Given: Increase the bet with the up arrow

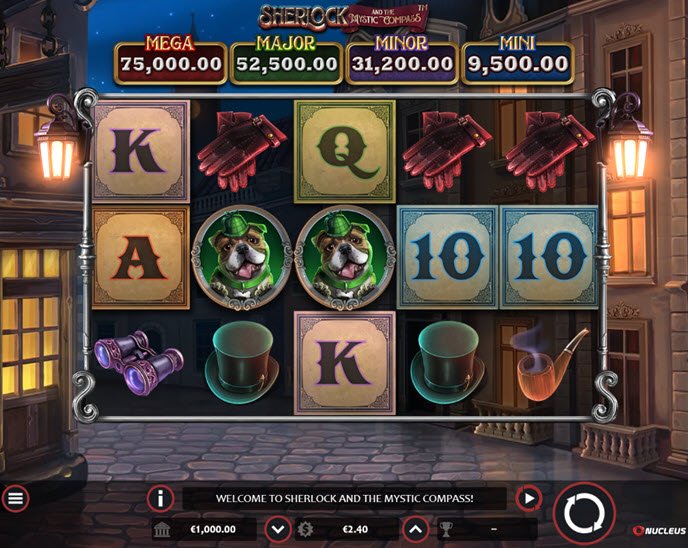Looking at the screenshot, I should click(x=416, y=529).
